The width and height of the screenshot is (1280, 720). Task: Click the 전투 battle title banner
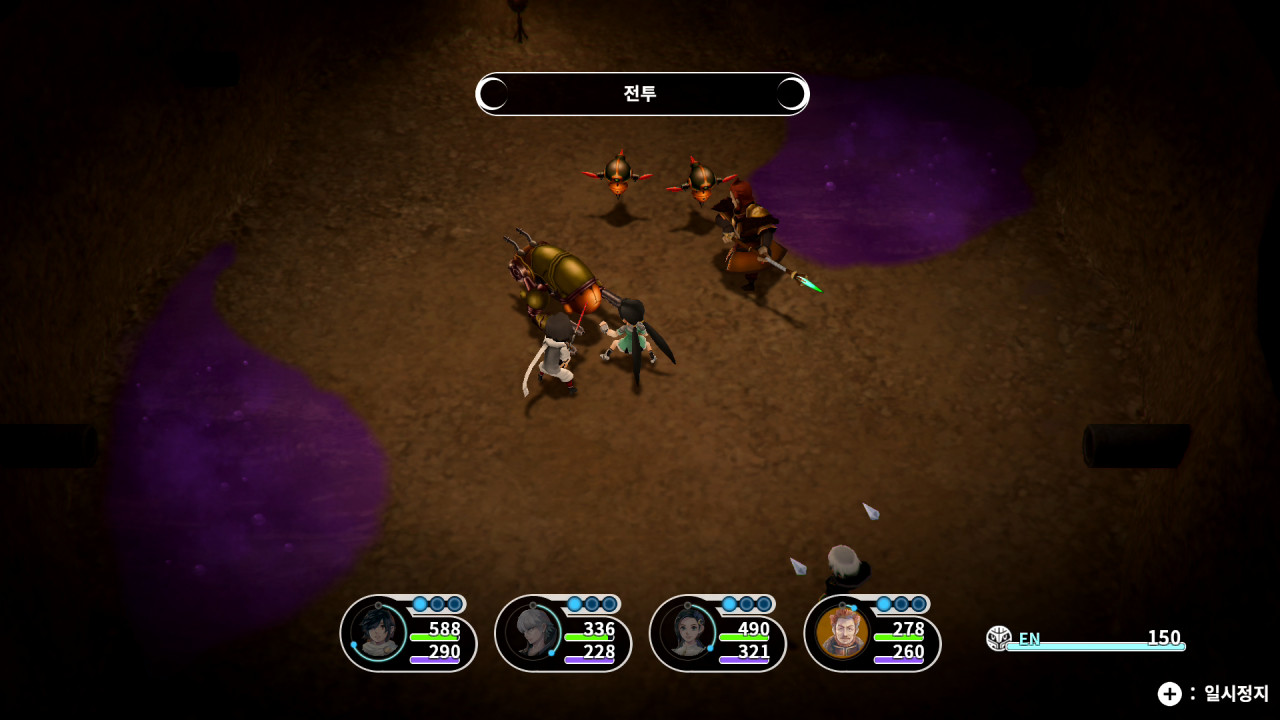pyautogui.click(x=641, y=94)
